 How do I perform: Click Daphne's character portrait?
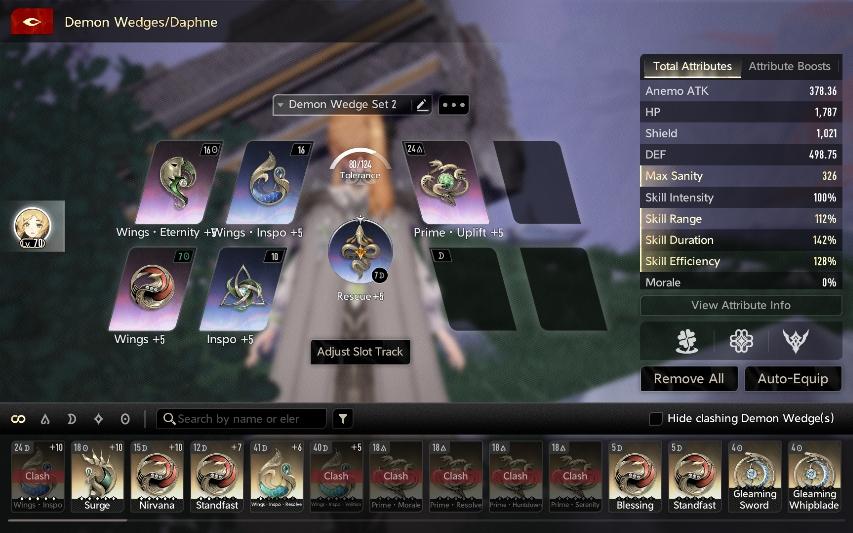click(33, 226)
